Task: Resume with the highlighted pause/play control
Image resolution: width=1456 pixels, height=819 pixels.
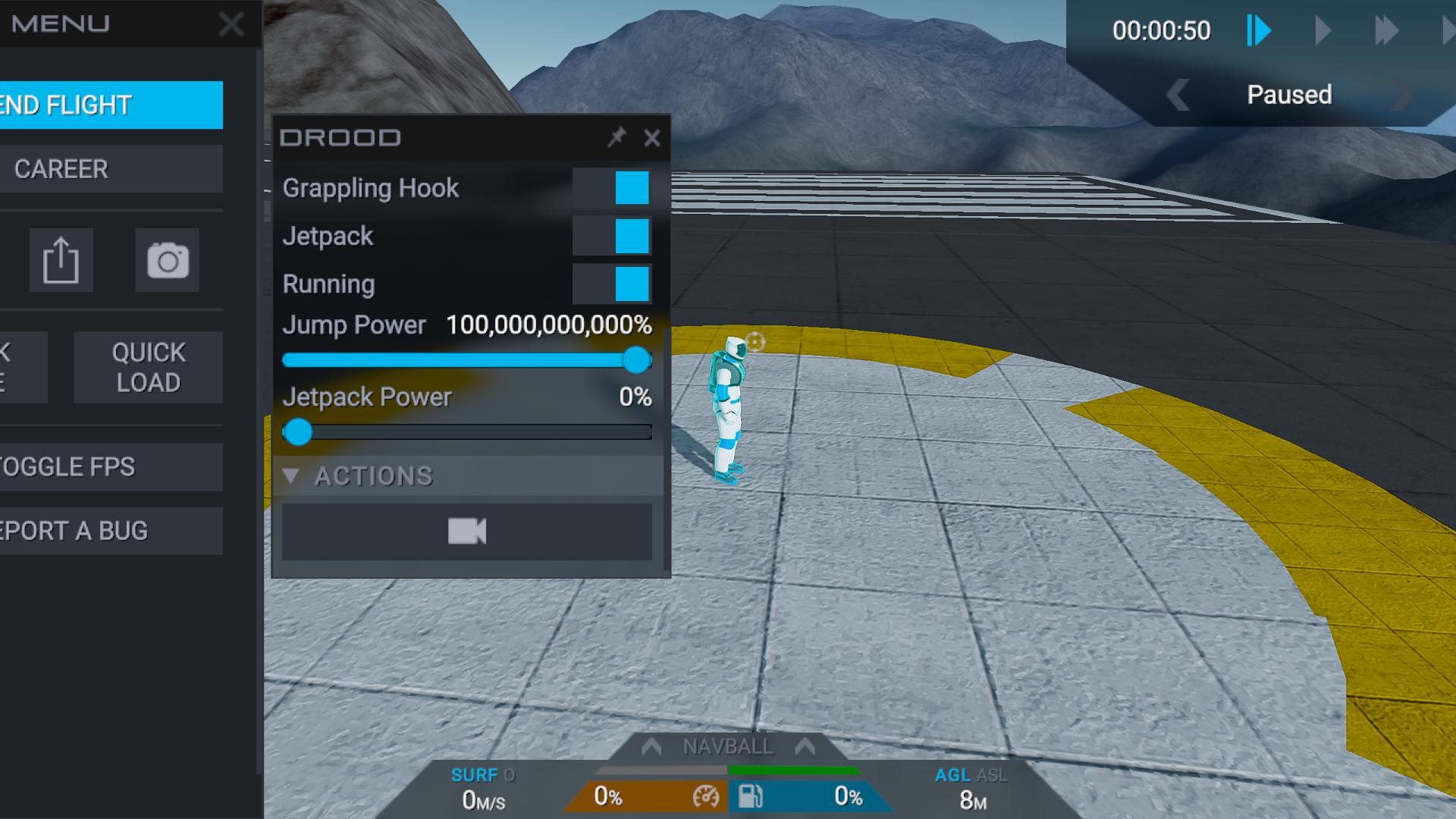Action: pyautogui.click(x=1259, y=31)
